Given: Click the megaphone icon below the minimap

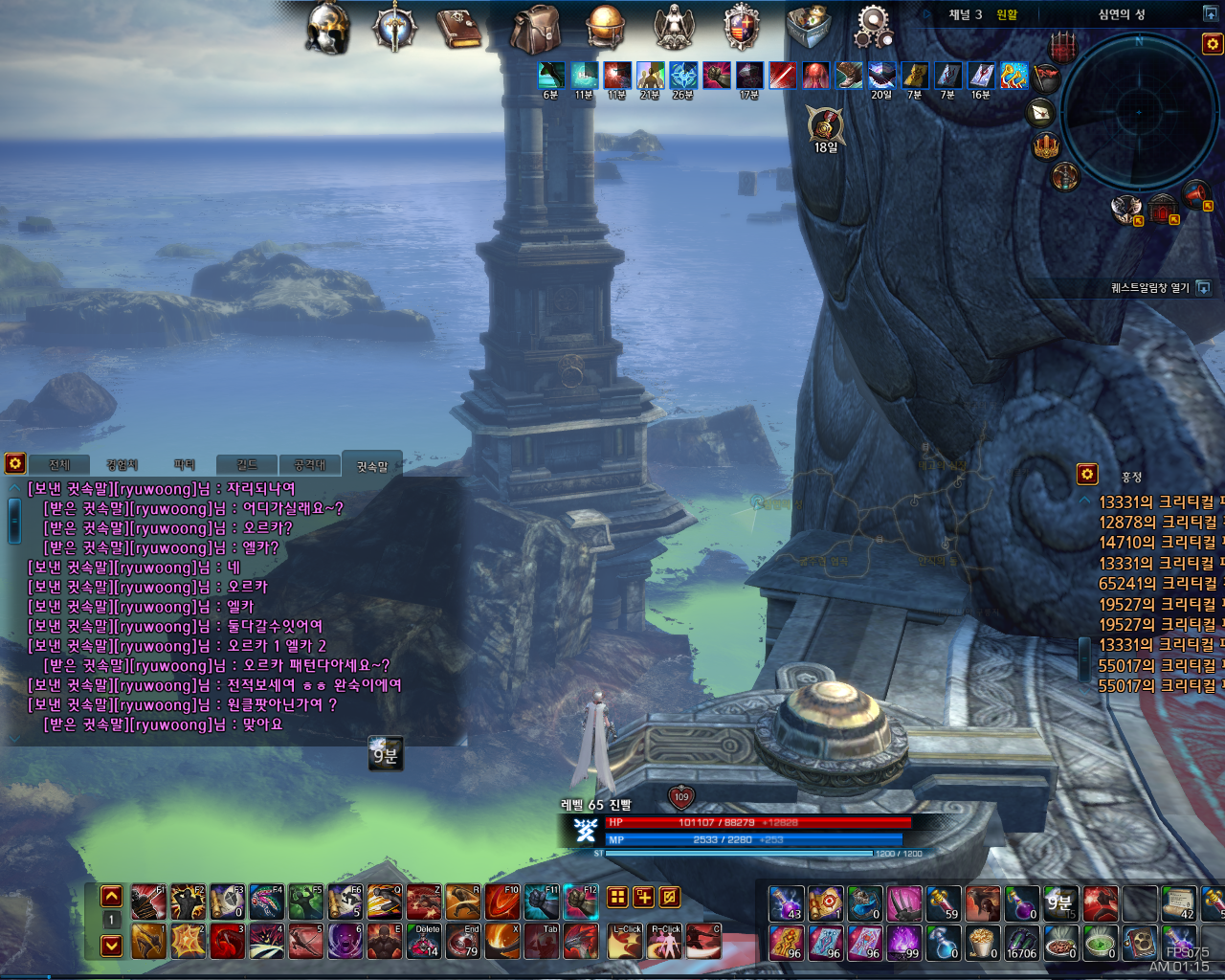Looking at the screenshot, I should pyautogui.click(x=1195, y=194).
